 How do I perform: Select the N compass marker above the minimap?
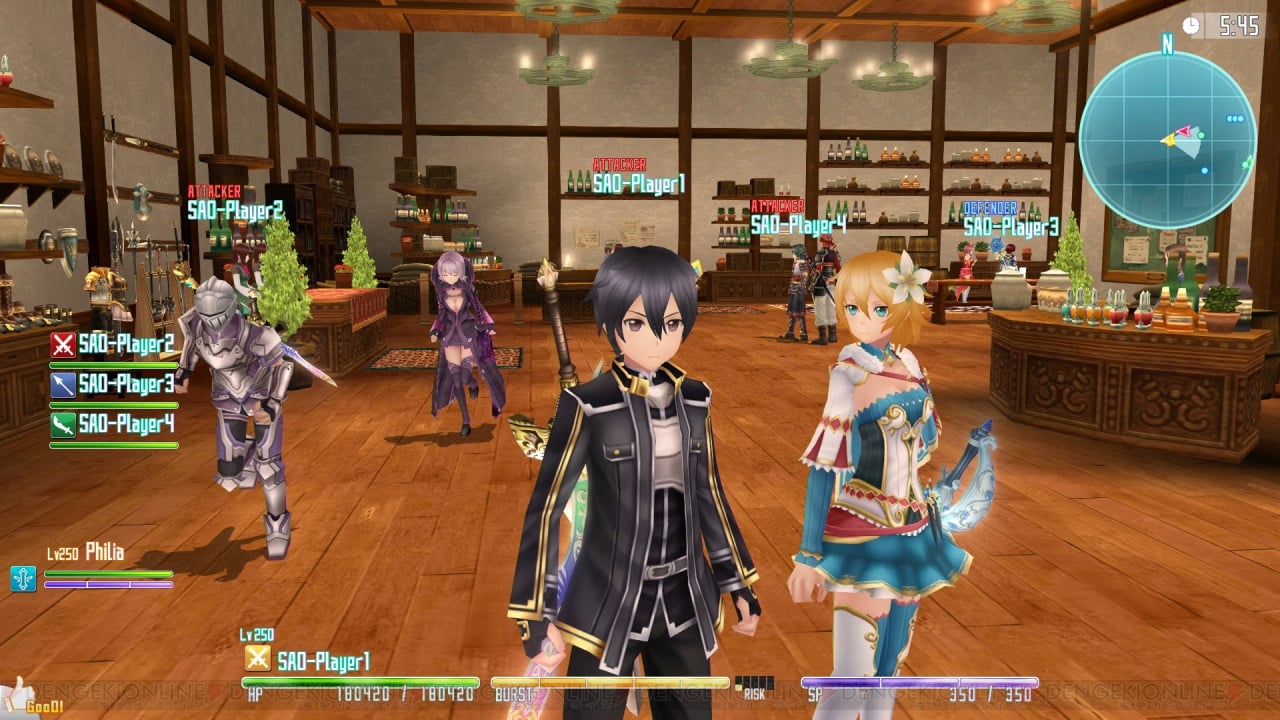click(1166, 45)
